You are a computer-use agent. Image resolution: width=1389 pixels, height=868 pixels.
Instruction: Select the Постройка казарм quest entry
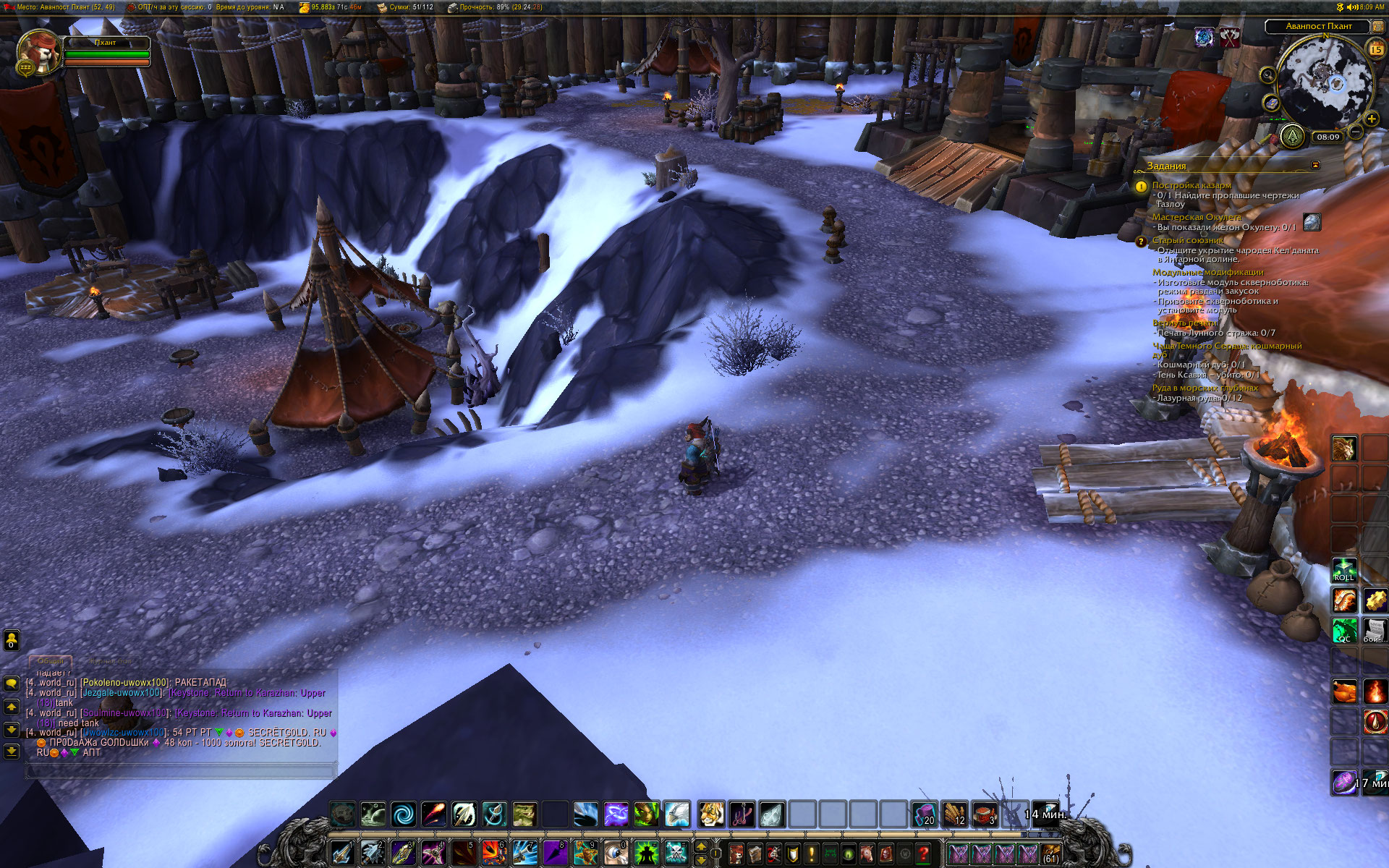[1191, 185]
